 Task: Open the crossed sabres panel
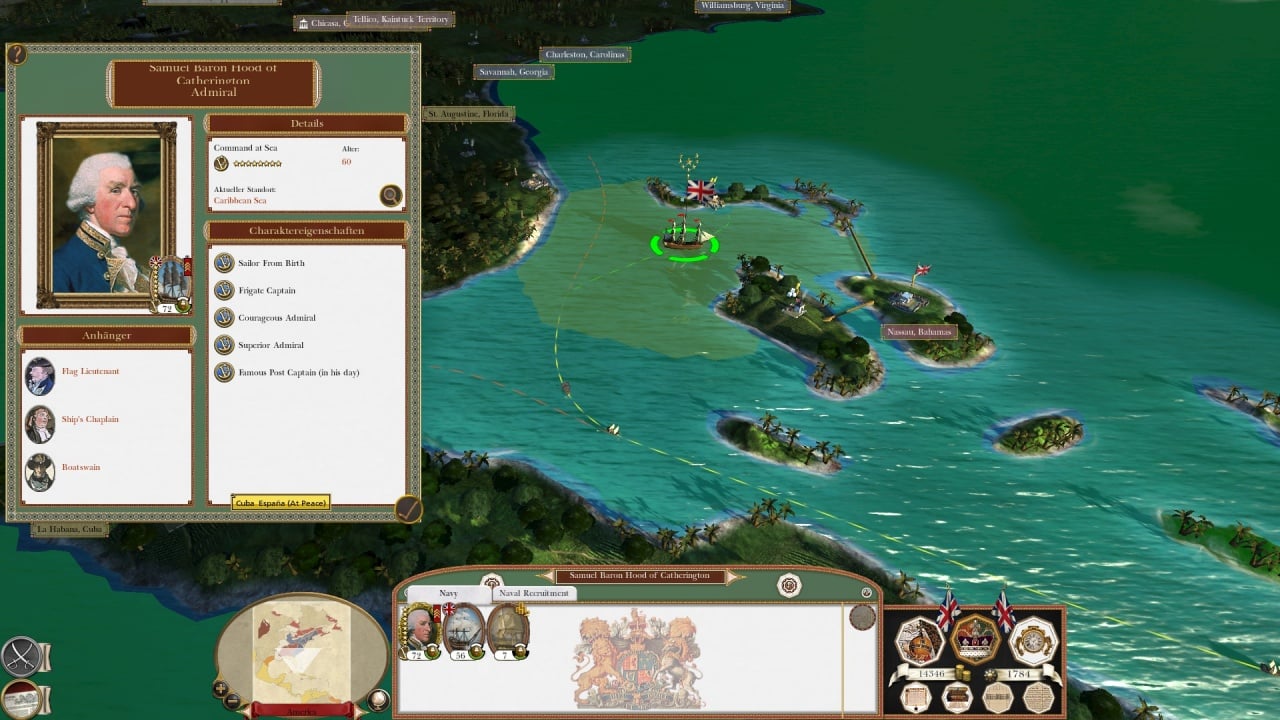[x=20, y=655]
